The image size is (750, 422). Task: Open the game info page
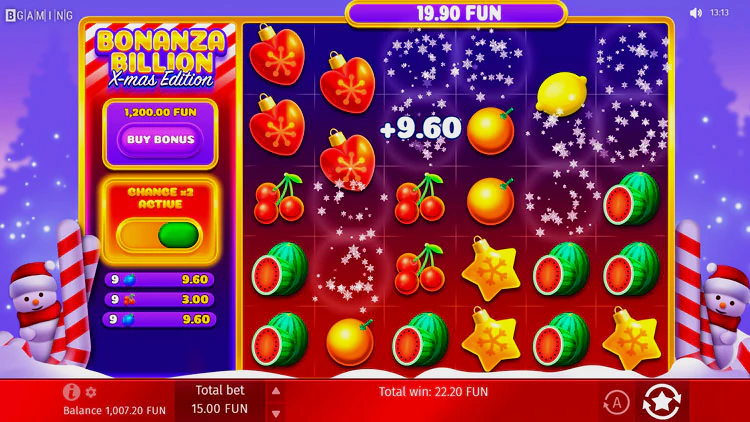pos(71,392)
